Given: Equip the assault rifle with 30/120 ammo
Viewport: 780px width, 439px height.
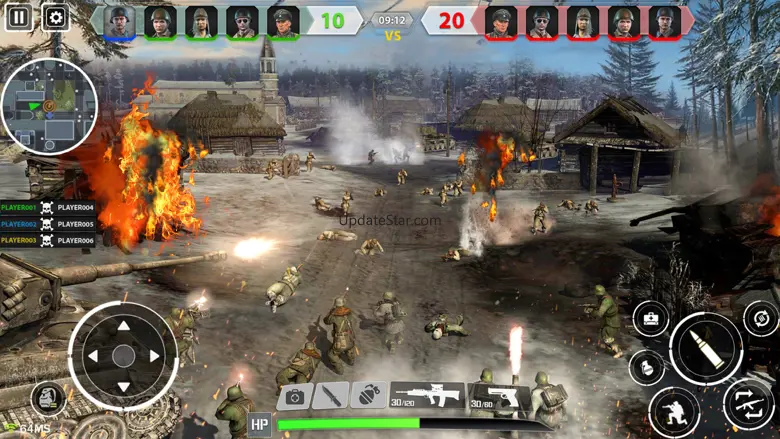Looking at the screenshot, I should (x=426, y=396).
